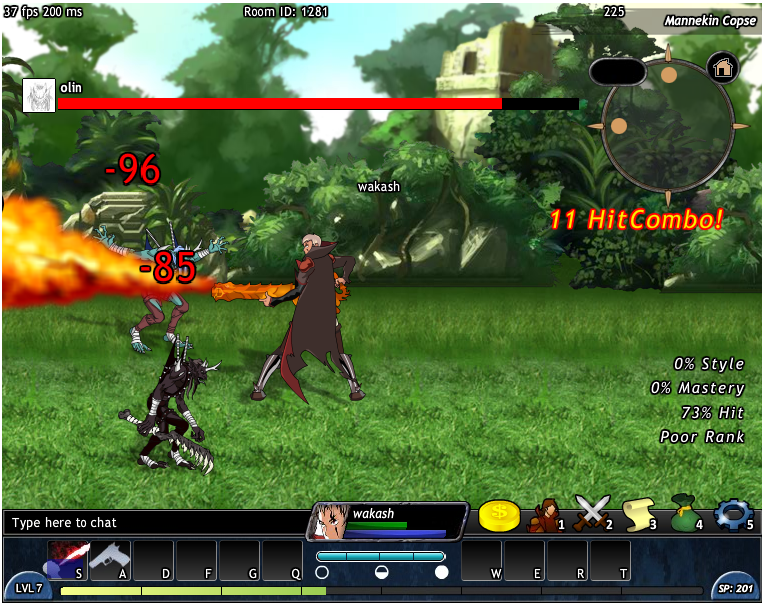763x603 pixels.
Task: Select the empty circle stance indicator
Action: pos(322,573)
